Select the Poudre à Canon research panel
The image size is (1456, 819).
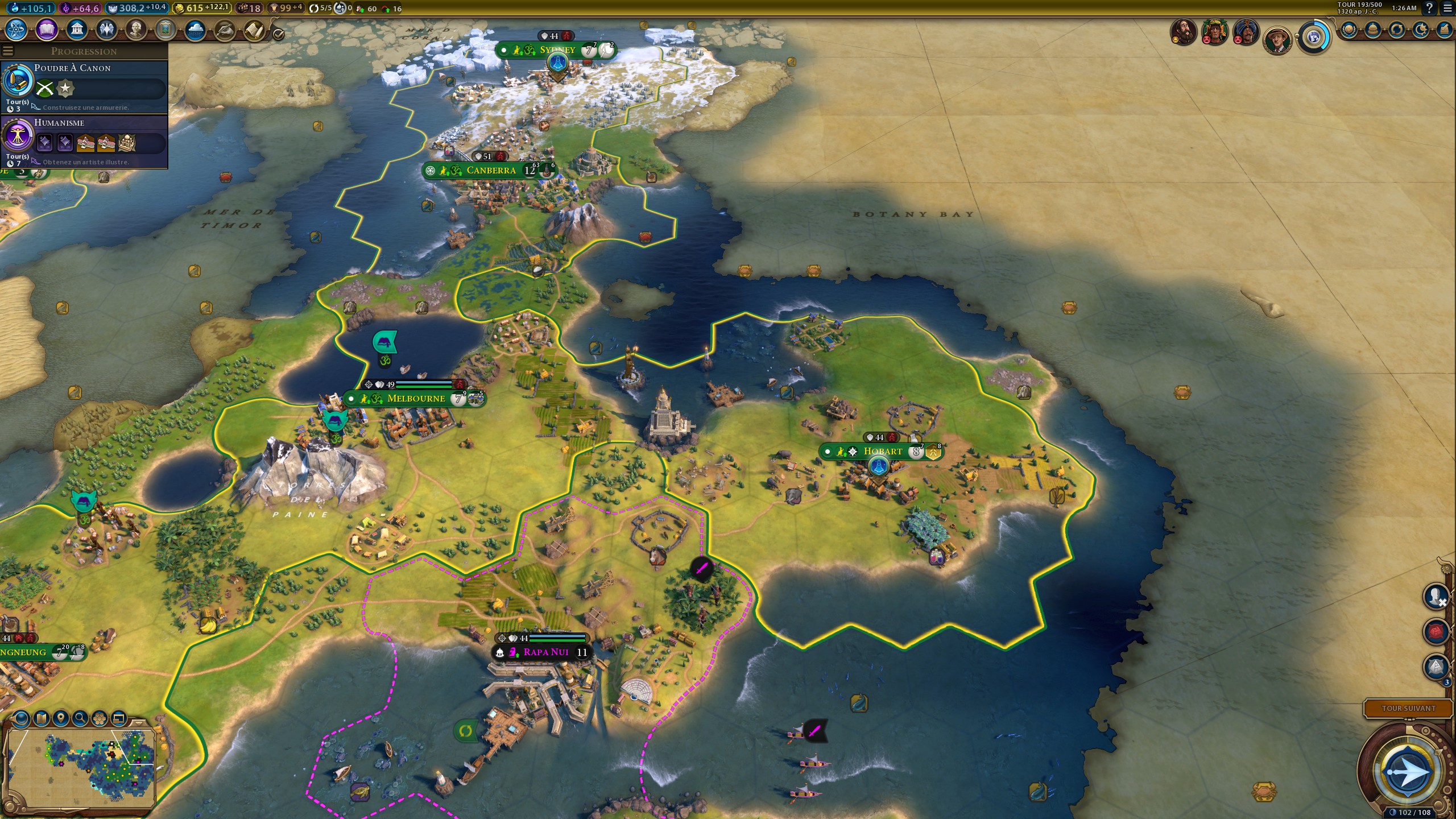[85, 86]
